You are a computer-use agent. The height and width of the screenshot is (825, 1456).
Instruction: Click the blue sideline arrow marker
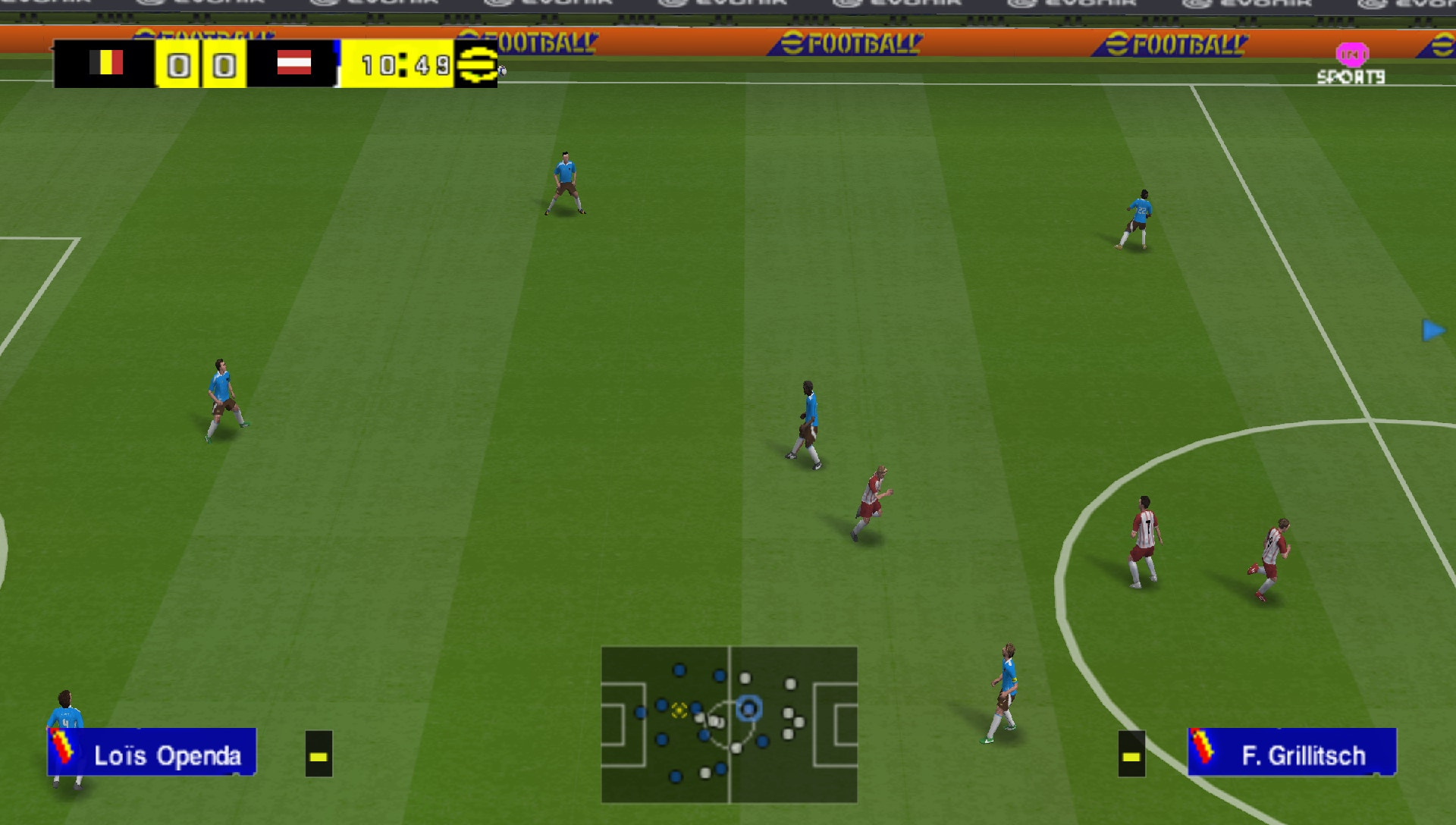pos(1432,329)
